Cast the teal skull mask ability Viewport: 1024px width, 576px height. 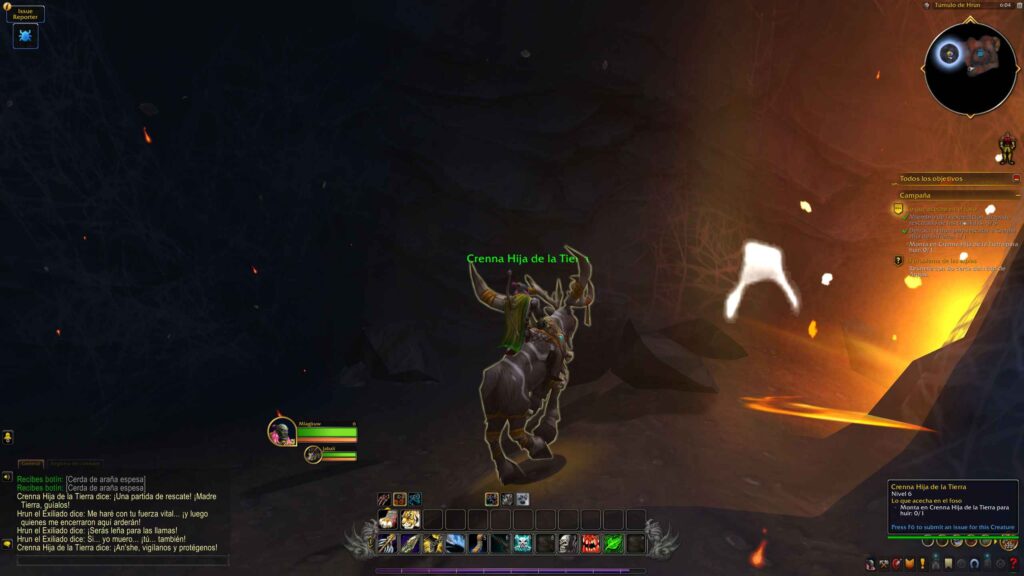[522, 542]
